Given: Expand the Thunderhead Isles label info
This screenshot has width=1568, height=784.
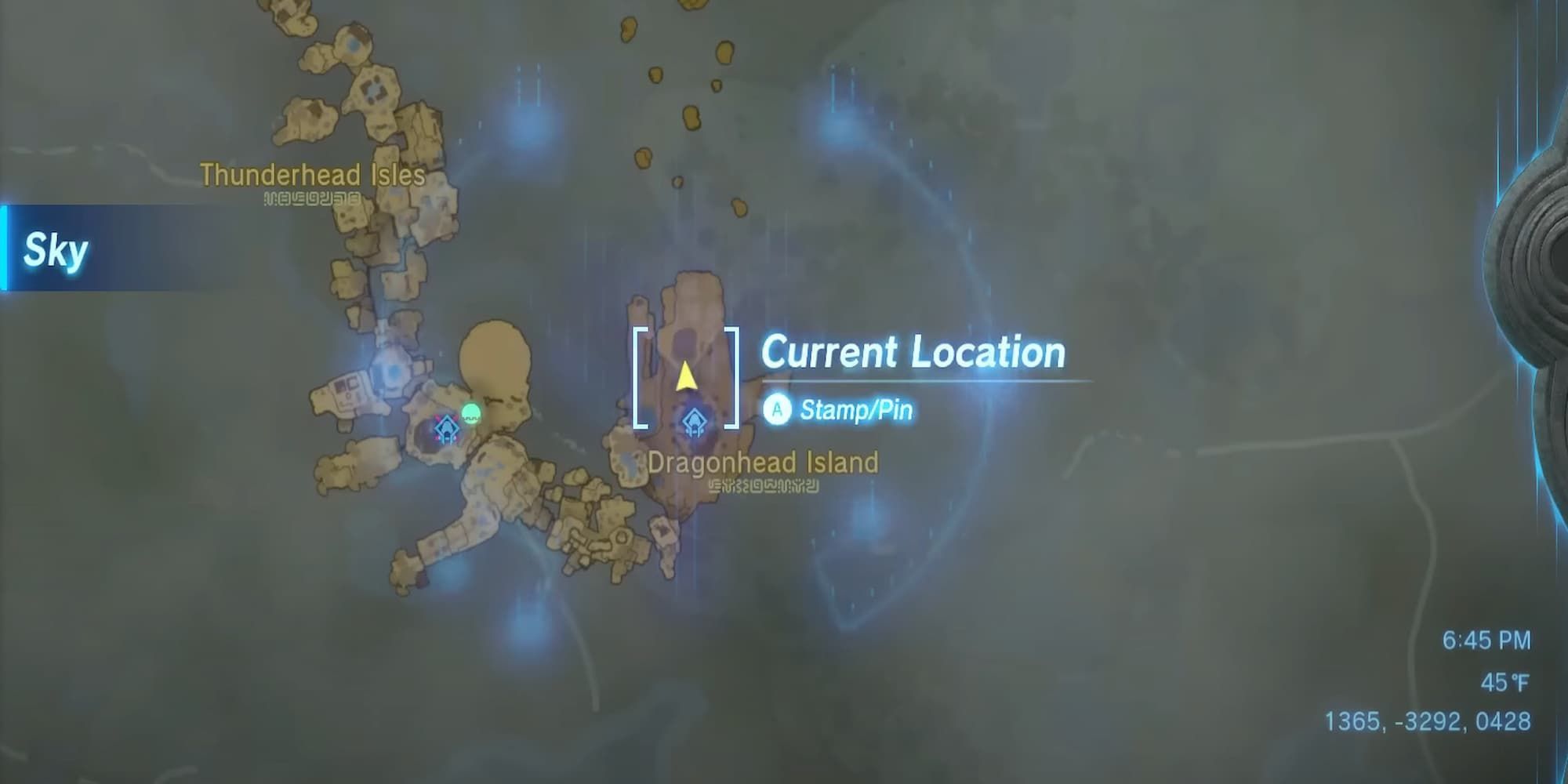Looking at the screenshot, I should [x=312, y=174].
